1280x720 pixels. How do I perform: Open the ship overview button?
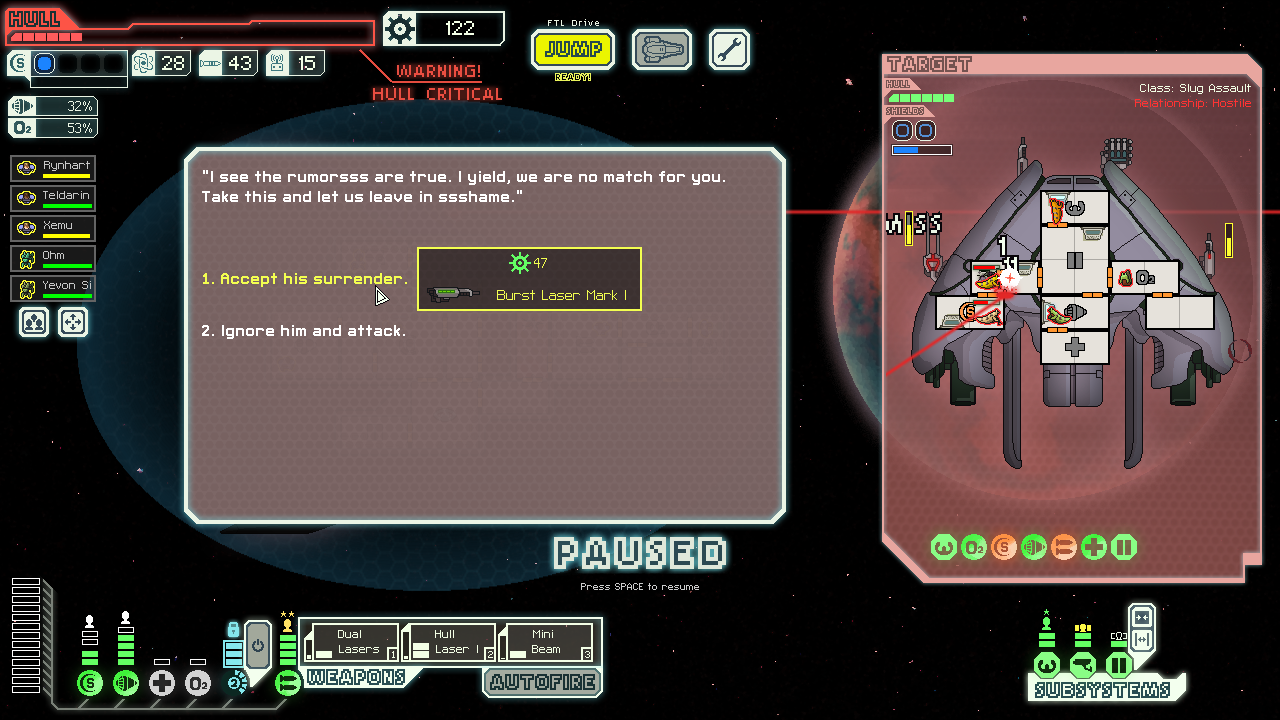(661, 49)
